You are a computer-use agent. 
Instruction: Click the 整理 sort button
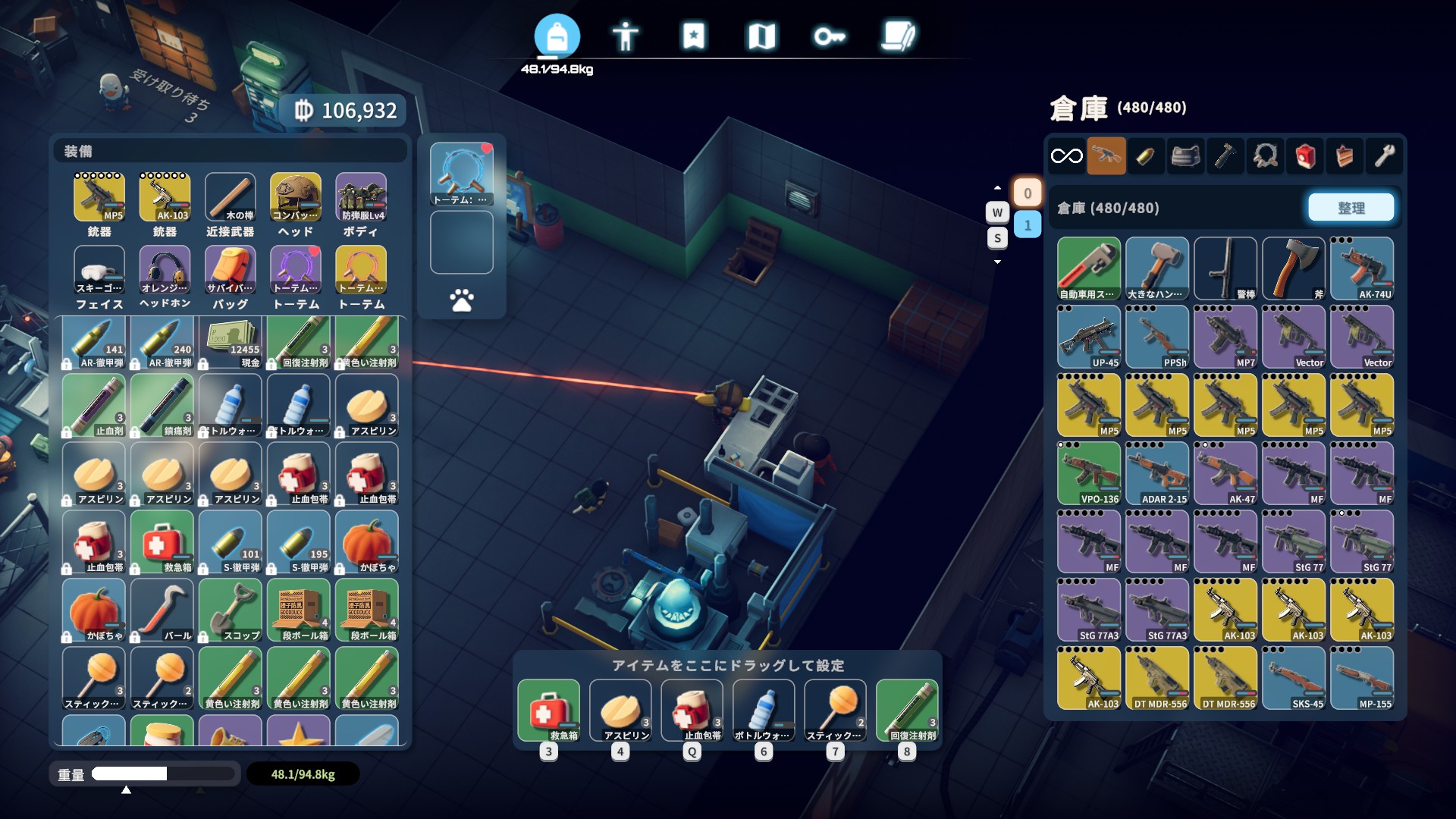(1351, 208)
